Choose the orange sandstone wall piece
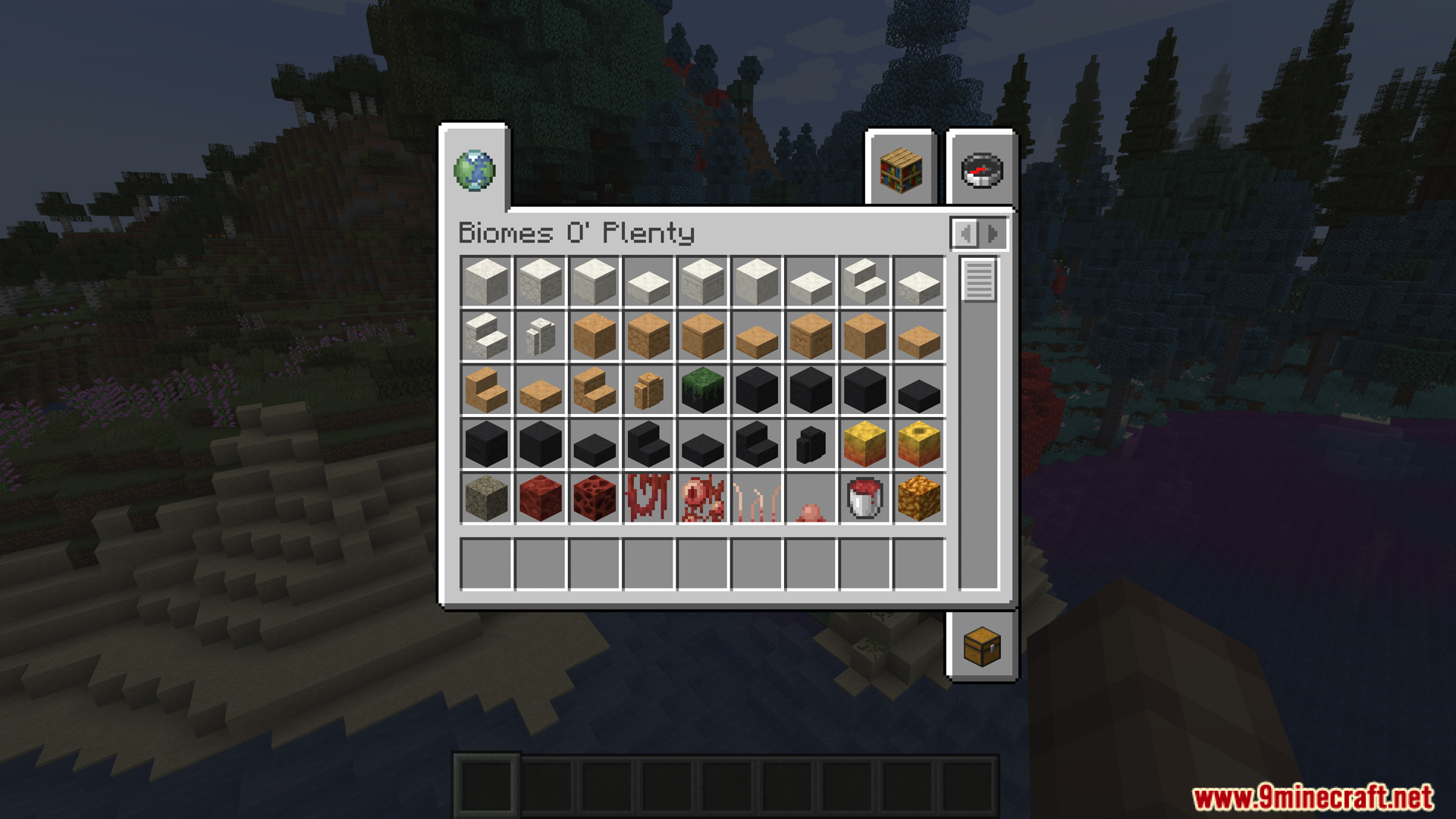This screenshot has height=819, width=1456. [648, 390]
